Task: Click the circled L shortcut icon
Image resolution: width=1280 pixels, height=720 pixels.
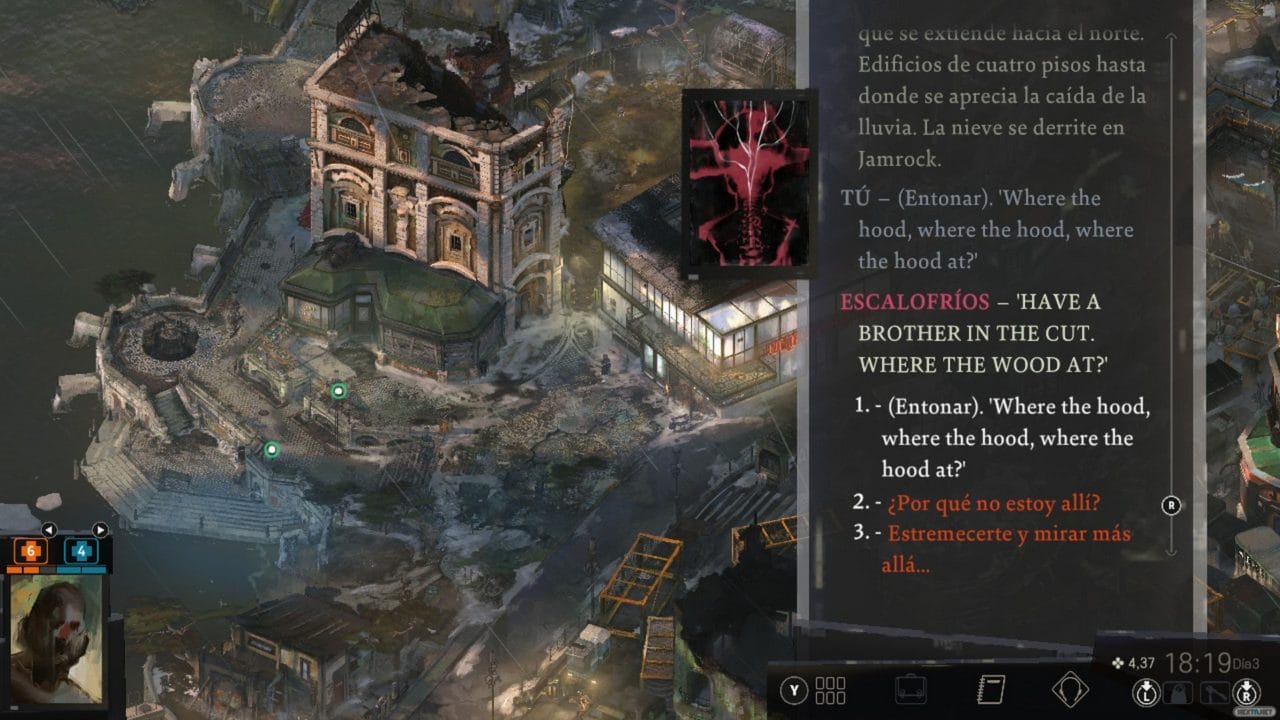Action: [x=1146, y=691]
